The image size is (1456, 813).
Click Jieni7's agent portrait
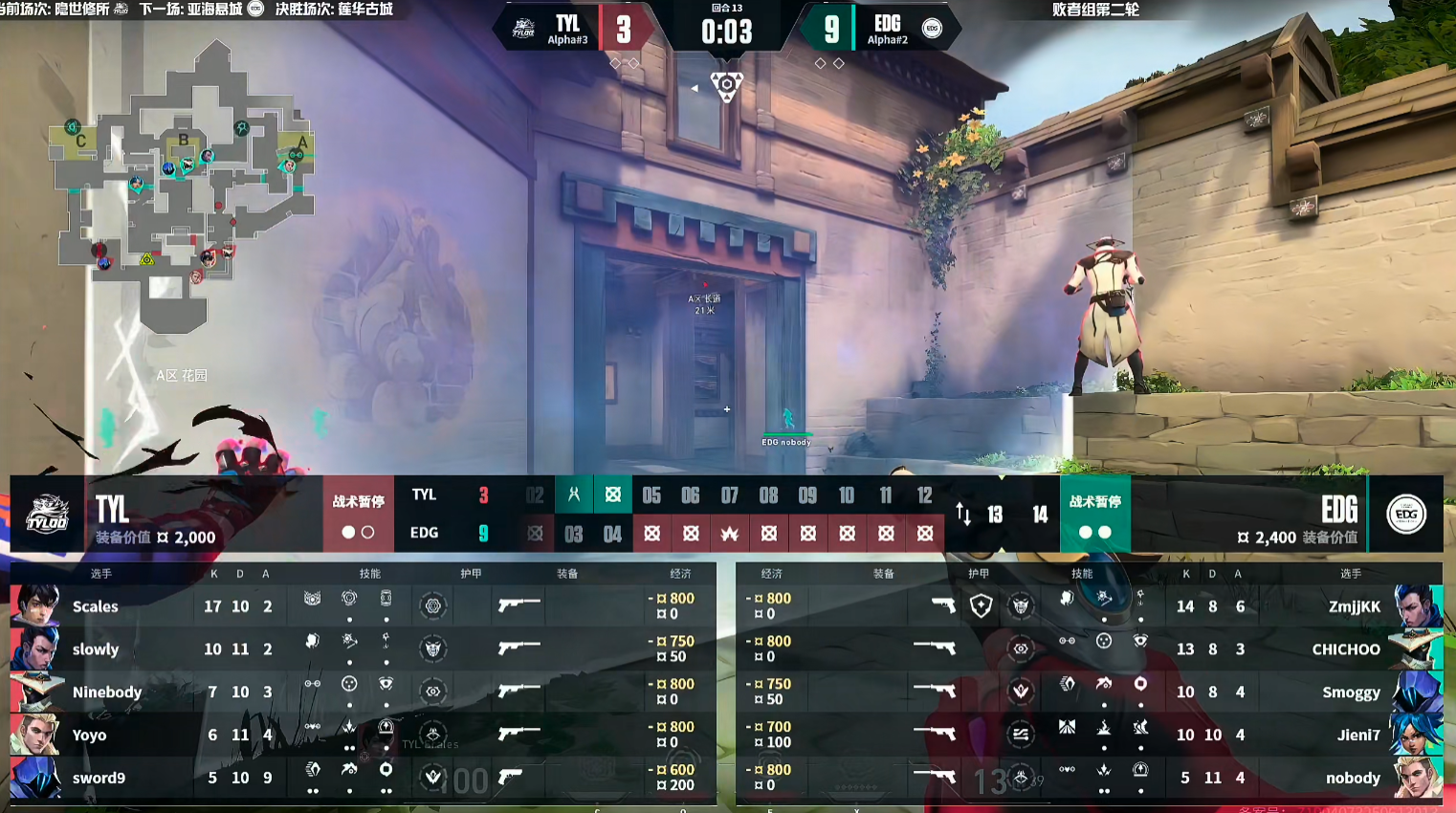[1418, 735]
